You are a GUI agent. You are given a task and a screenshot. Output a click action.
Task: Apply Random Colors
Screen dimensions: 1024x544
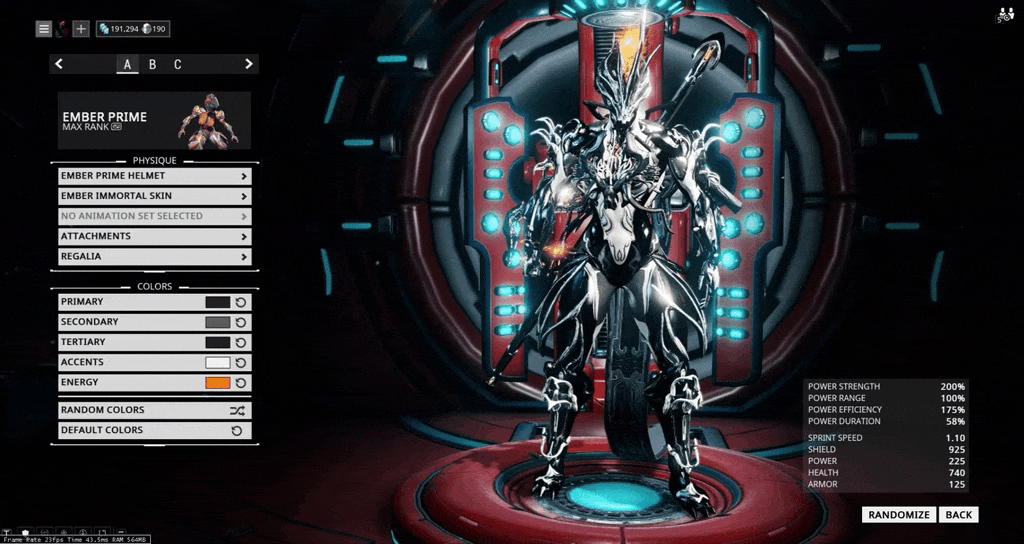point(154,410)
